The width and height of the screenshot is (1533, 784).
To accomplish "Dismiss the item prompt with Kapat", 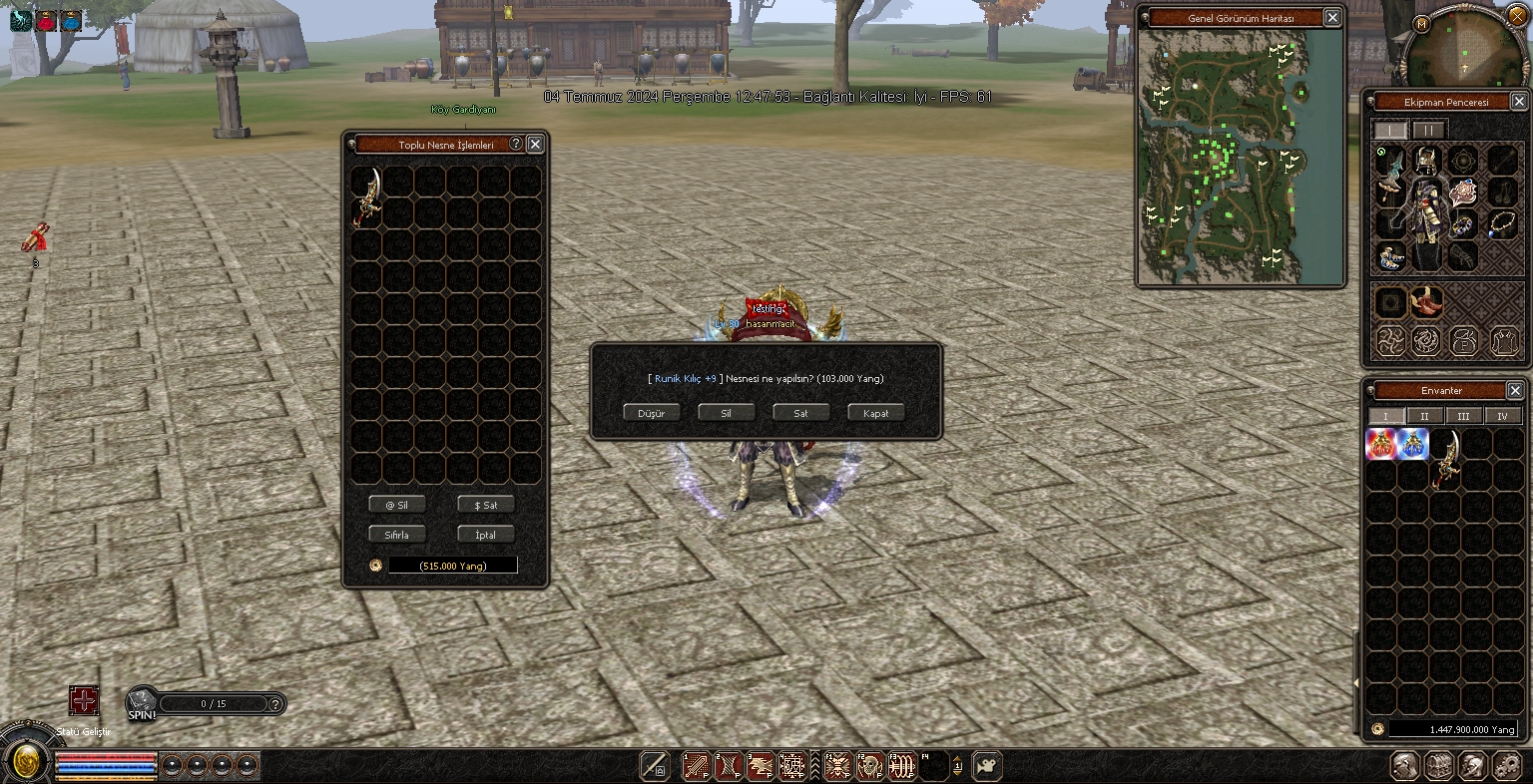I will click(x=875, y=413).
